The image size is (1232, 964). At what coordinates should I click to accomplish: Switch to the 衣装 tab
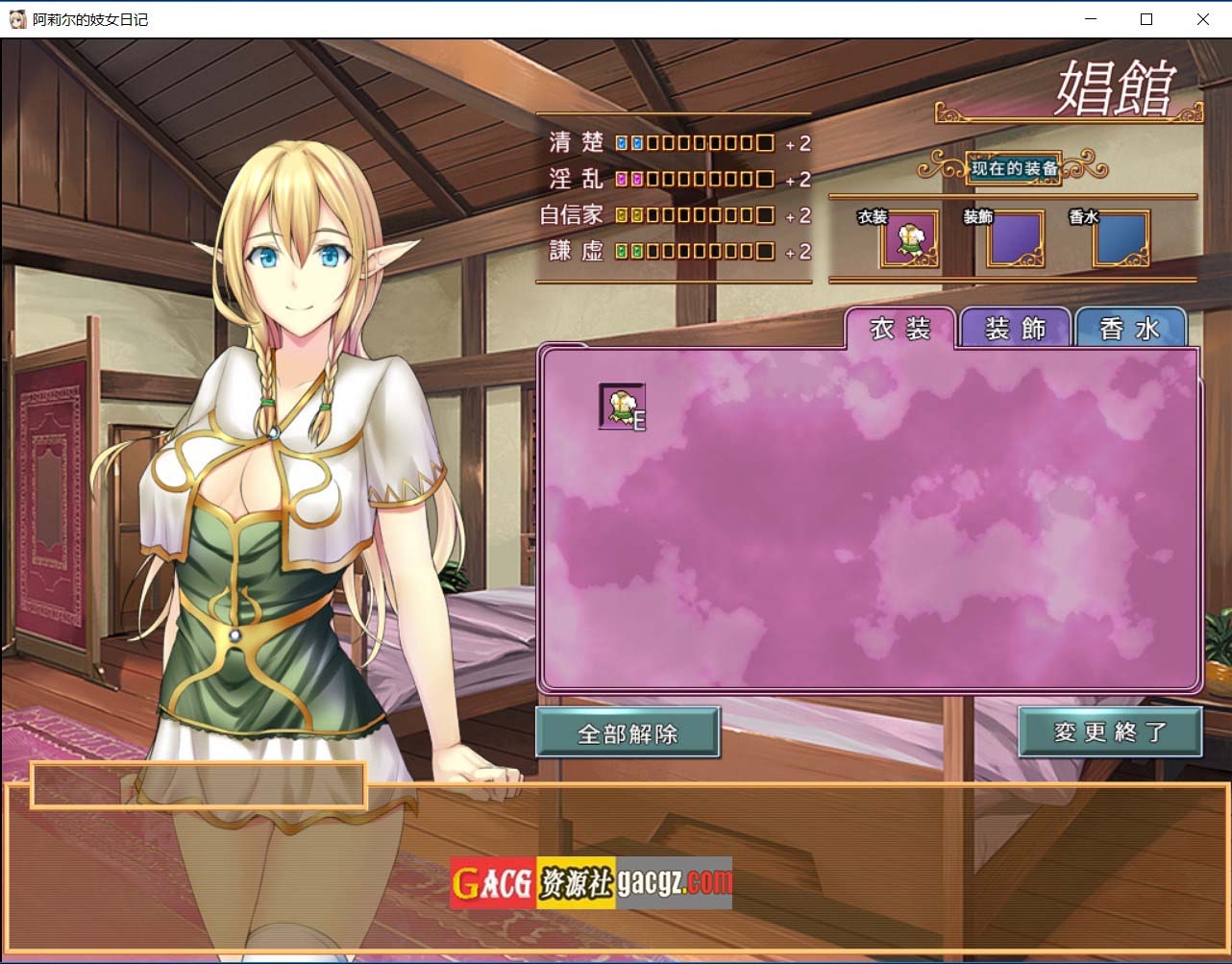pos(900,330)
